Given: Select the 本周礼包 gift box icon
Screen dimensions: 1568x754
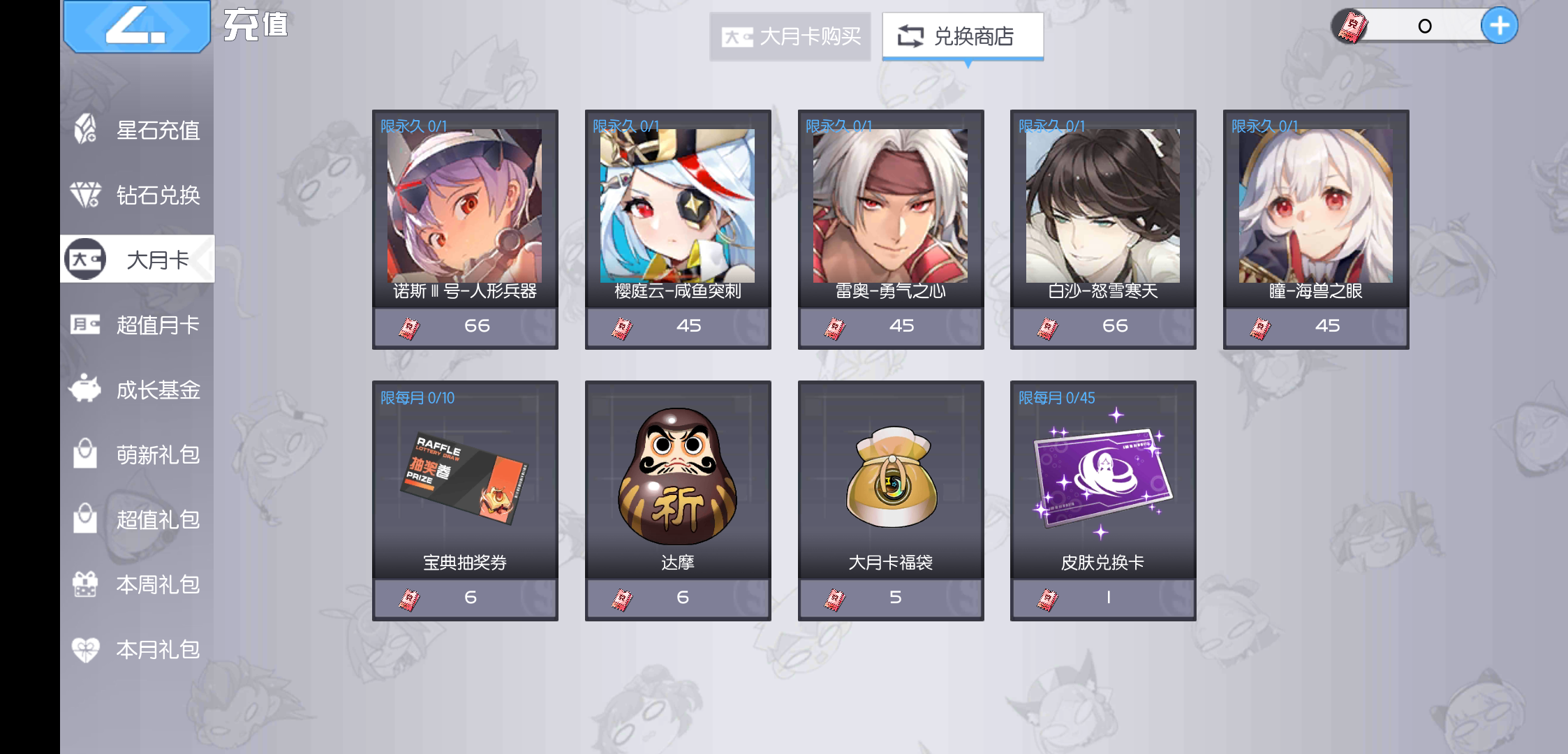Looking at the screenshot, I should point(84,584).
